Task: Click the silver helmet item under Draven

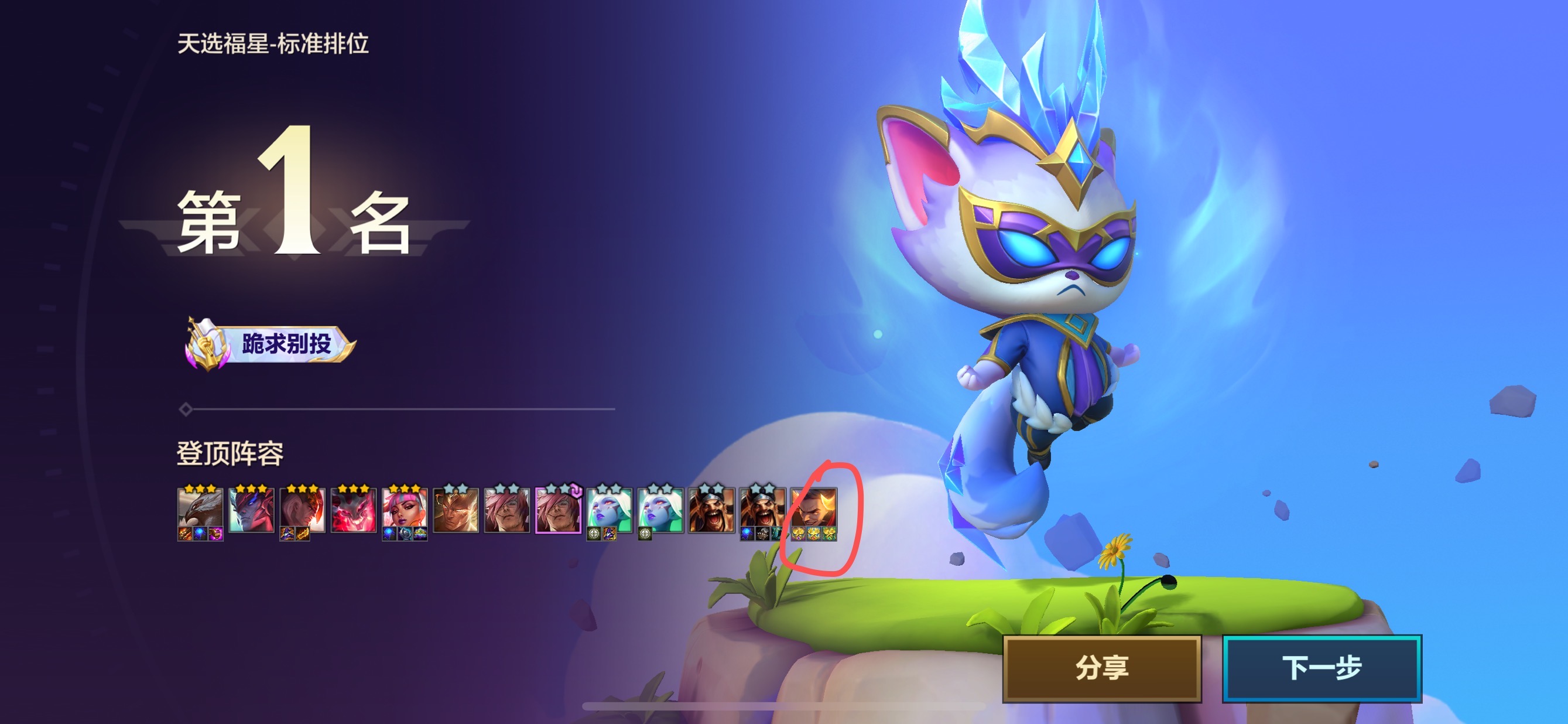Action: click(762, 534)
